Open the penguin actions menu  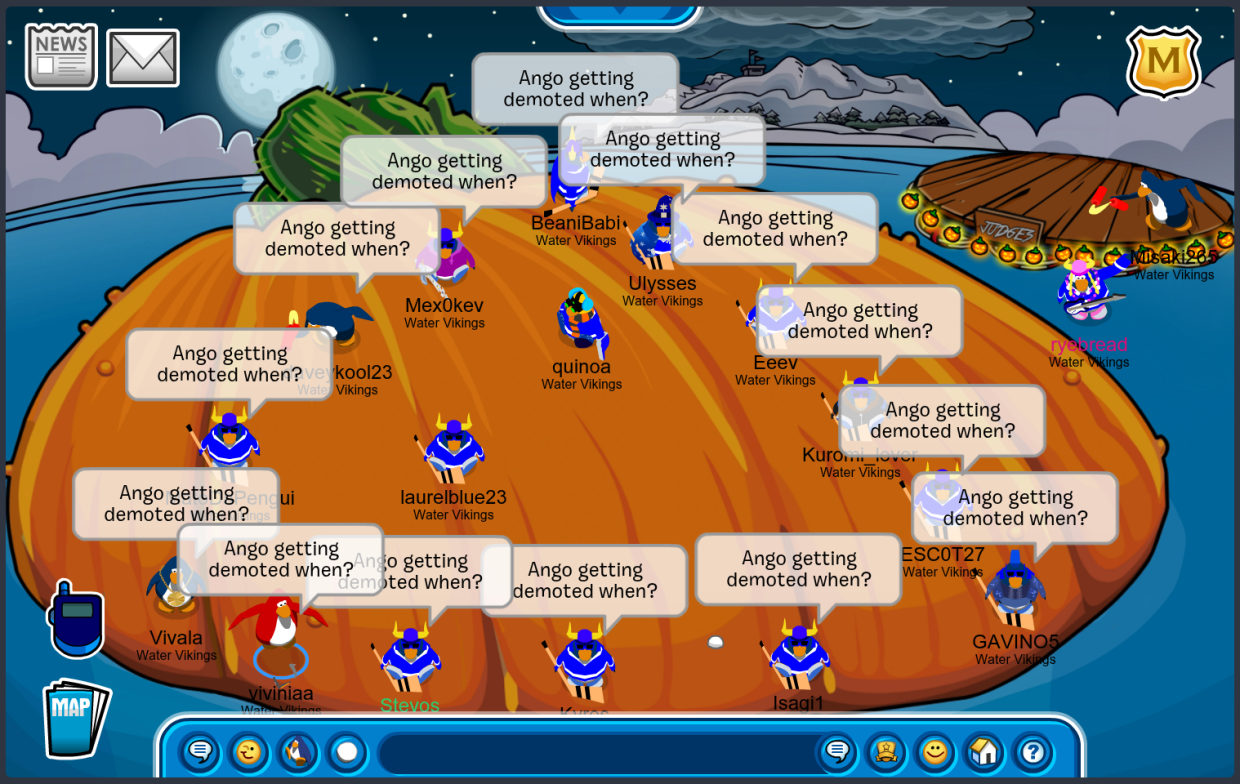click(296, 751)
